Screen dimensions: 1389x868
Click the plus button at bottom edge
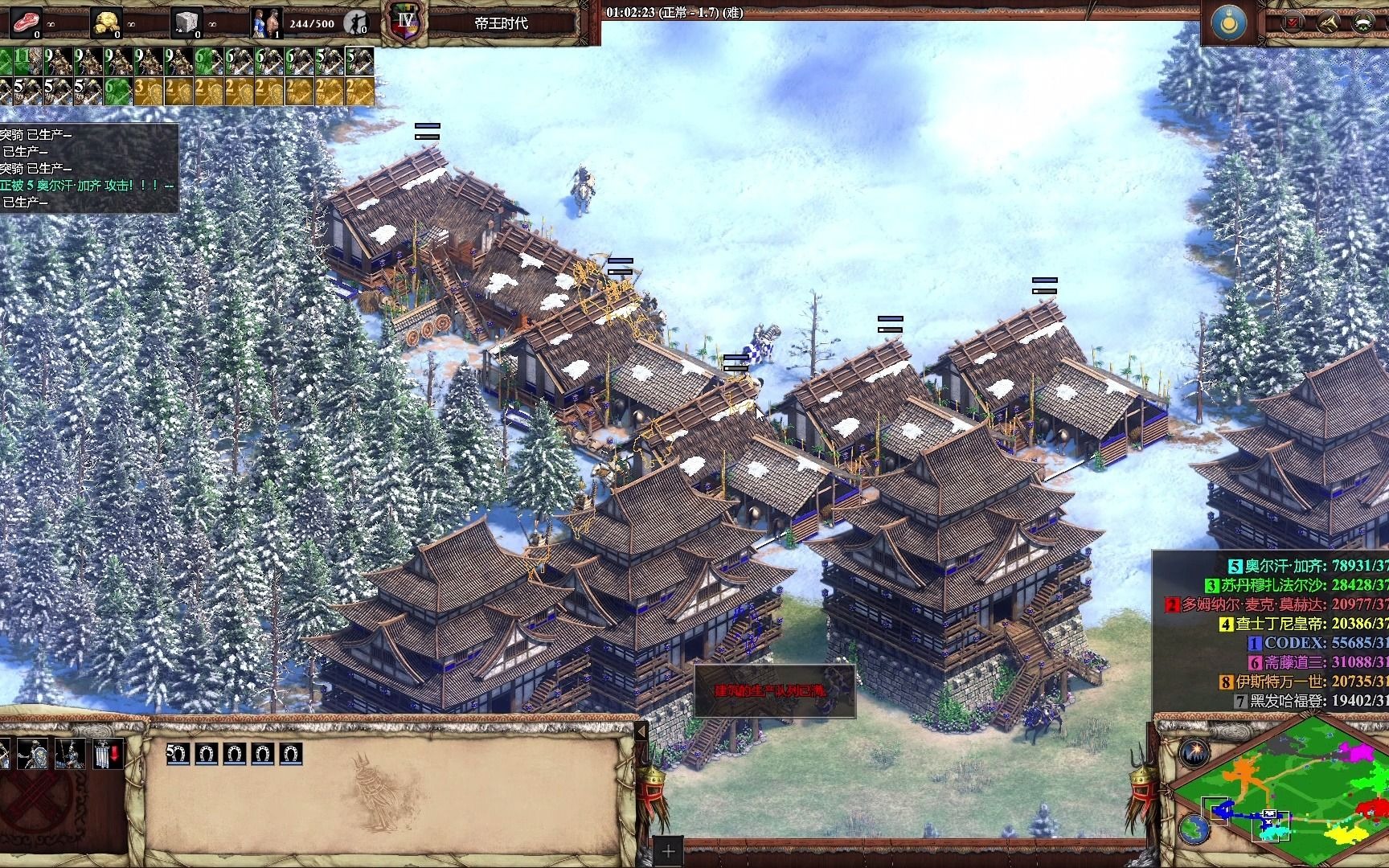[668, 851]
